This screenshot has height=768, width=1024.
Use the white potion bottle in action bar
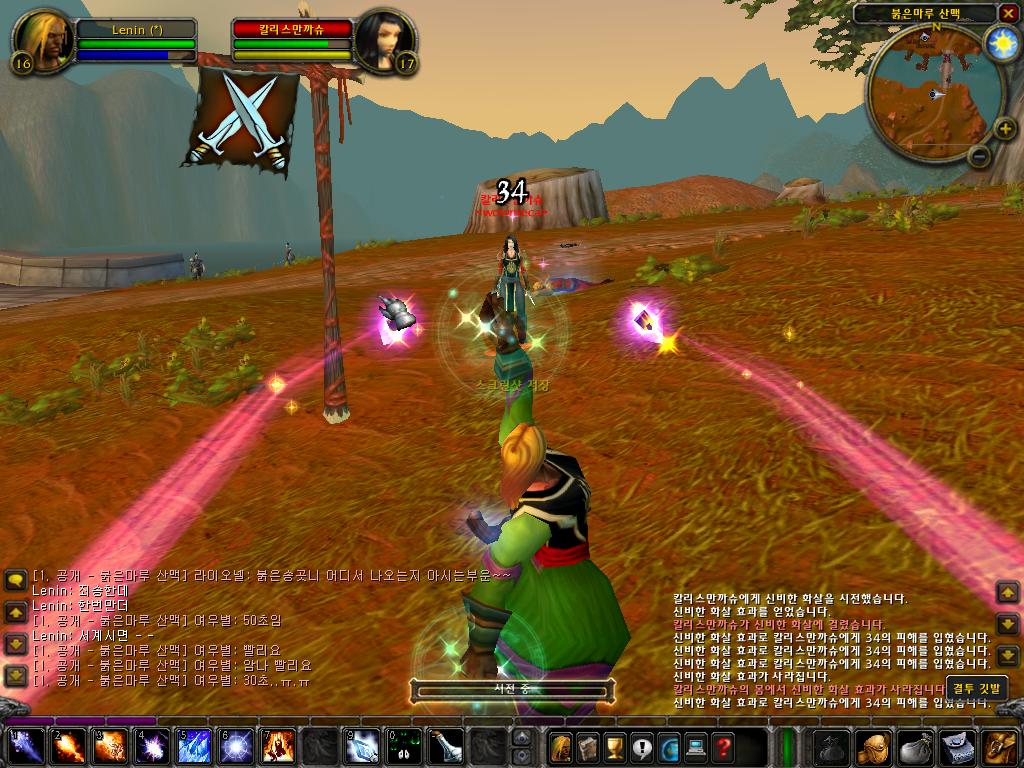tap(445, 747)
